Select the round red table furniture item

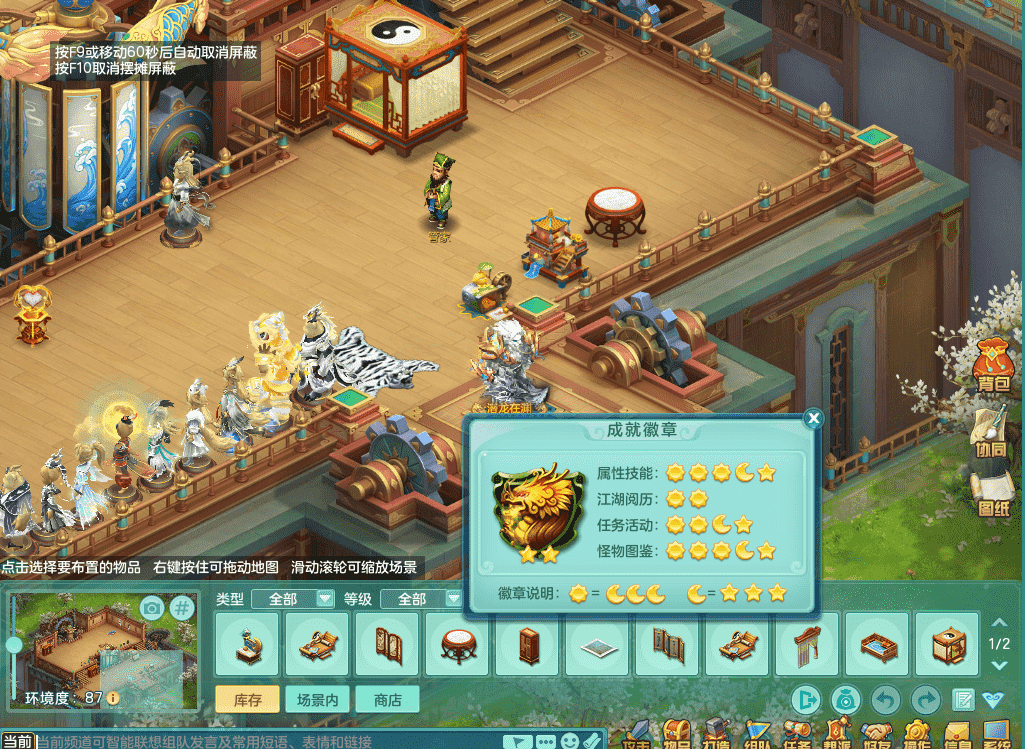coord(457,645)
